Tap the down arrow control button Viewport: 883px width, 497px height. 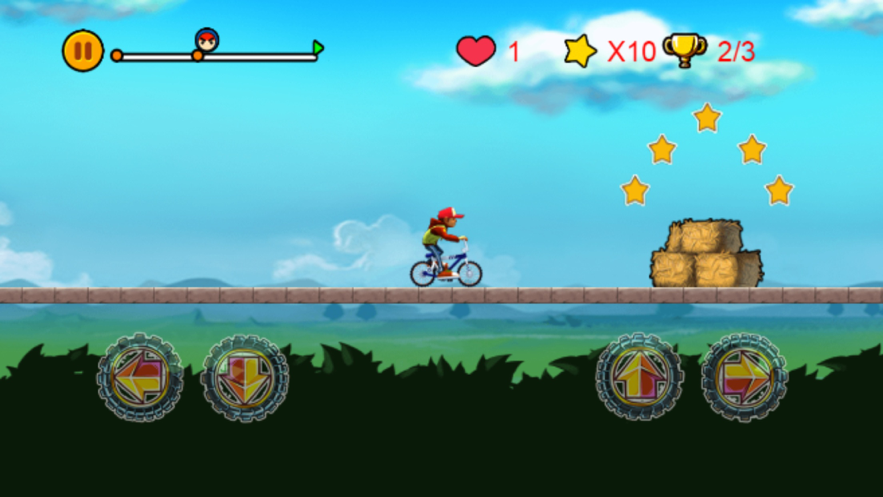pyautogui.click(x=245, y=377)
